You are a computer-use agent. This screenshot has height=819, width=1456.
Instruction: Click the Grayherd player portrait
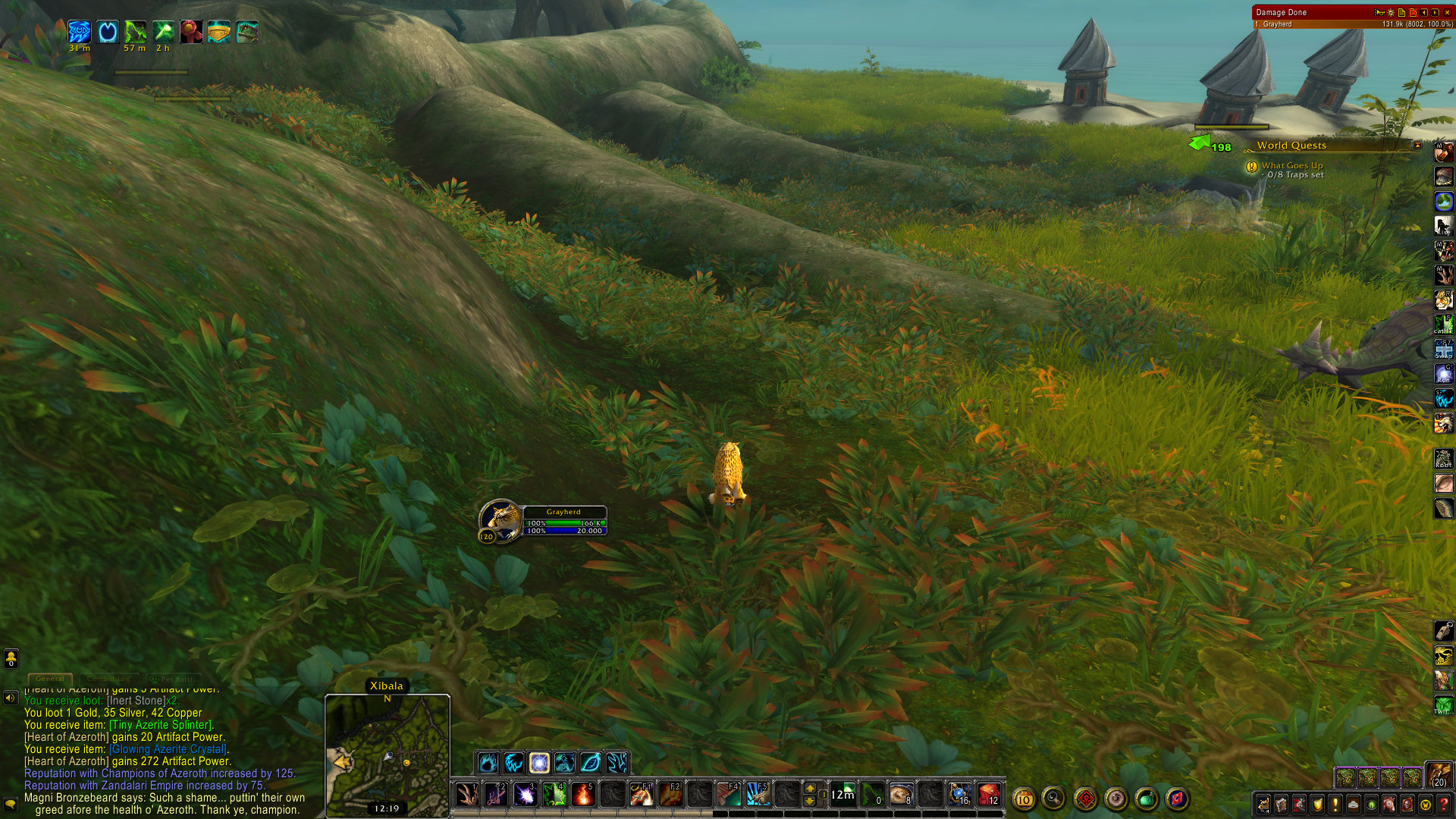pyautogui.click(x=500, y=520)
